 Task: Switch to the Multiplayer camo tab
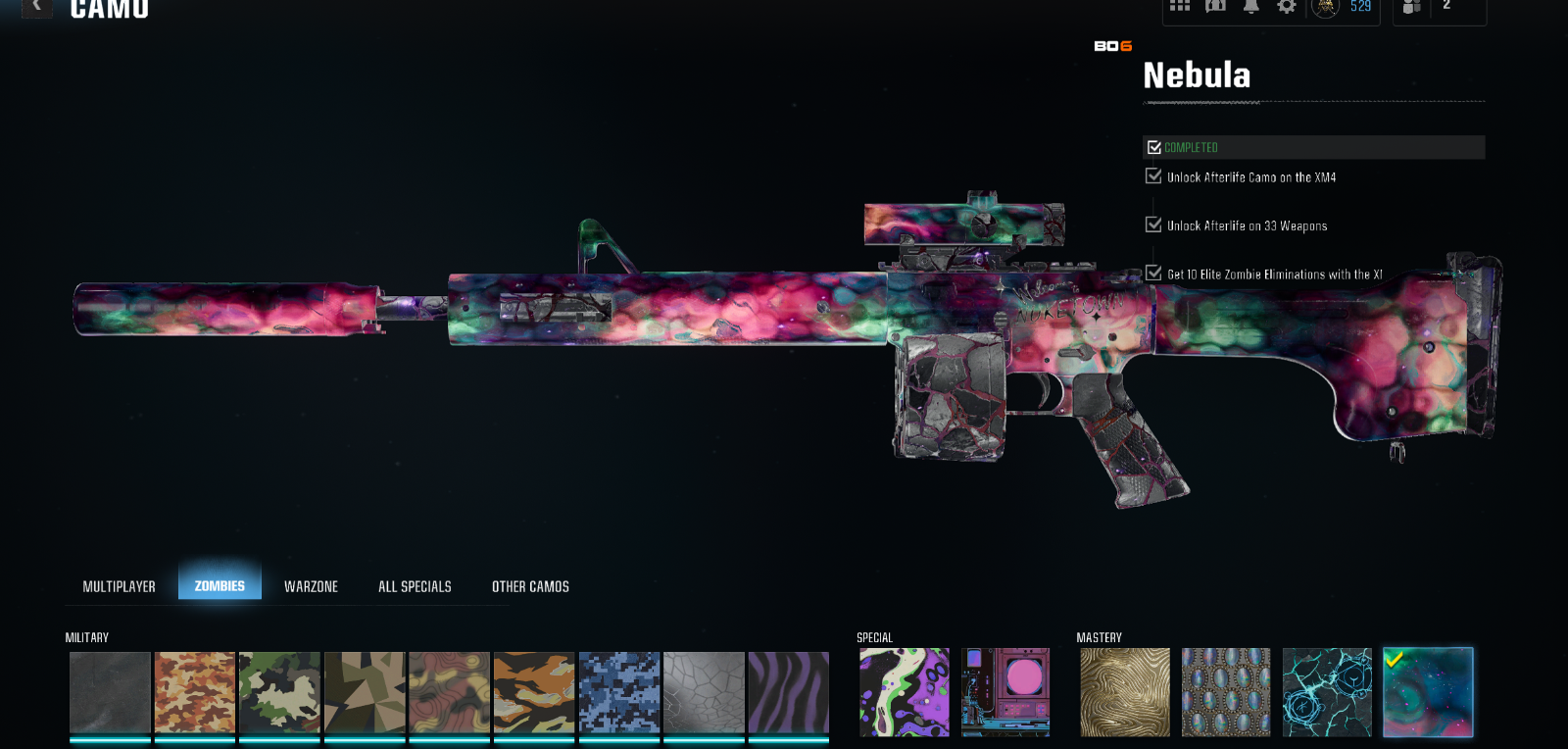click(x=119, y=586)
